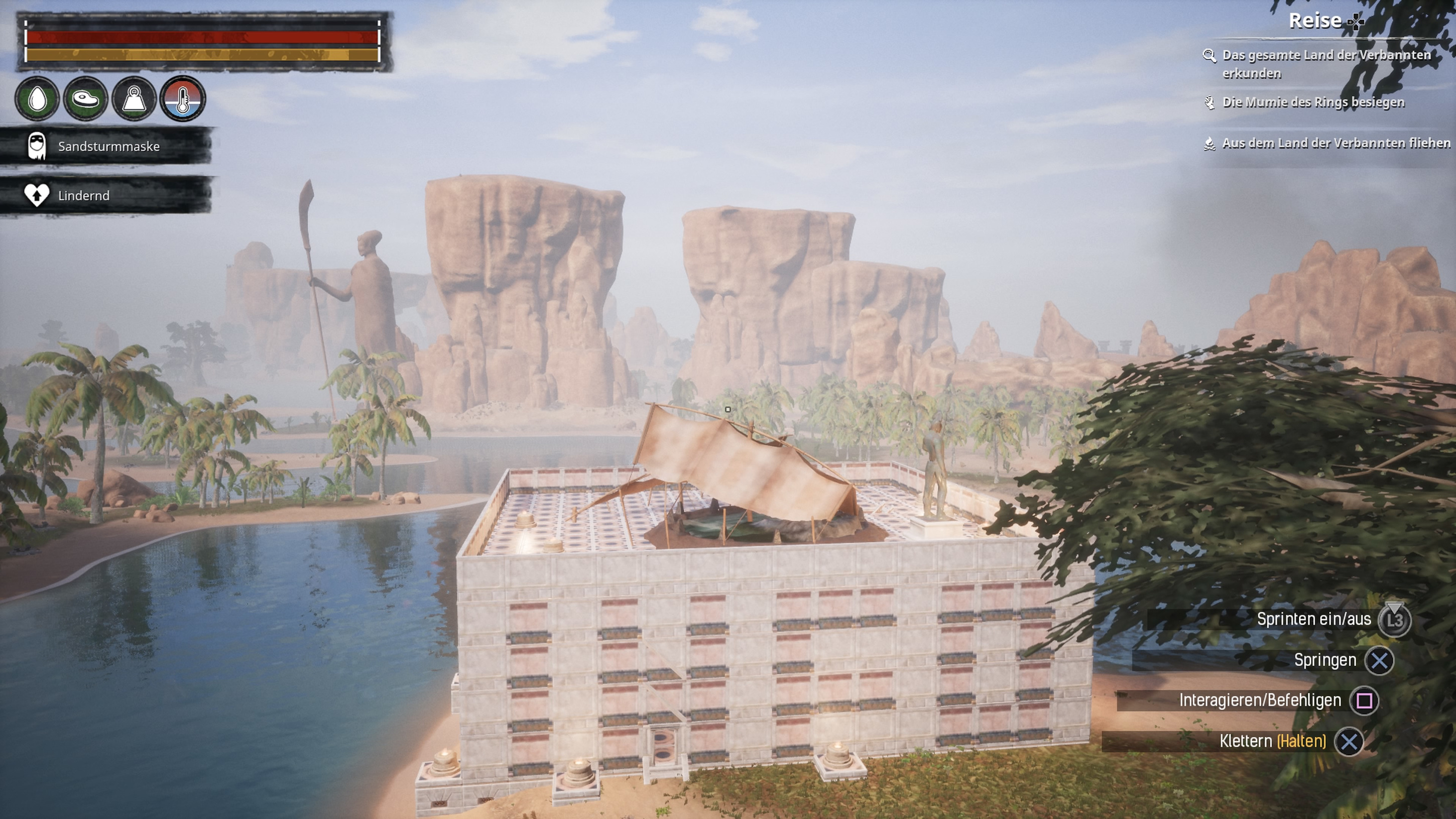Select the 'Das gesamte Land der Verbannten erkunden' objective
1456x819 pixels.
click(1325, 64)
